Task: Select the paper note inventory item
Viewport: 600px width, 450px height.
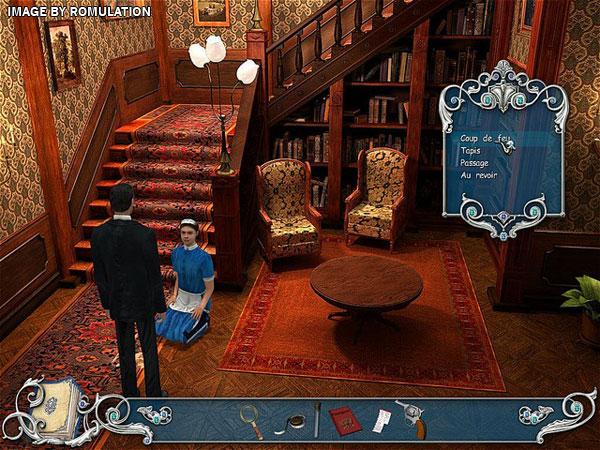Action: pos(384,420)
